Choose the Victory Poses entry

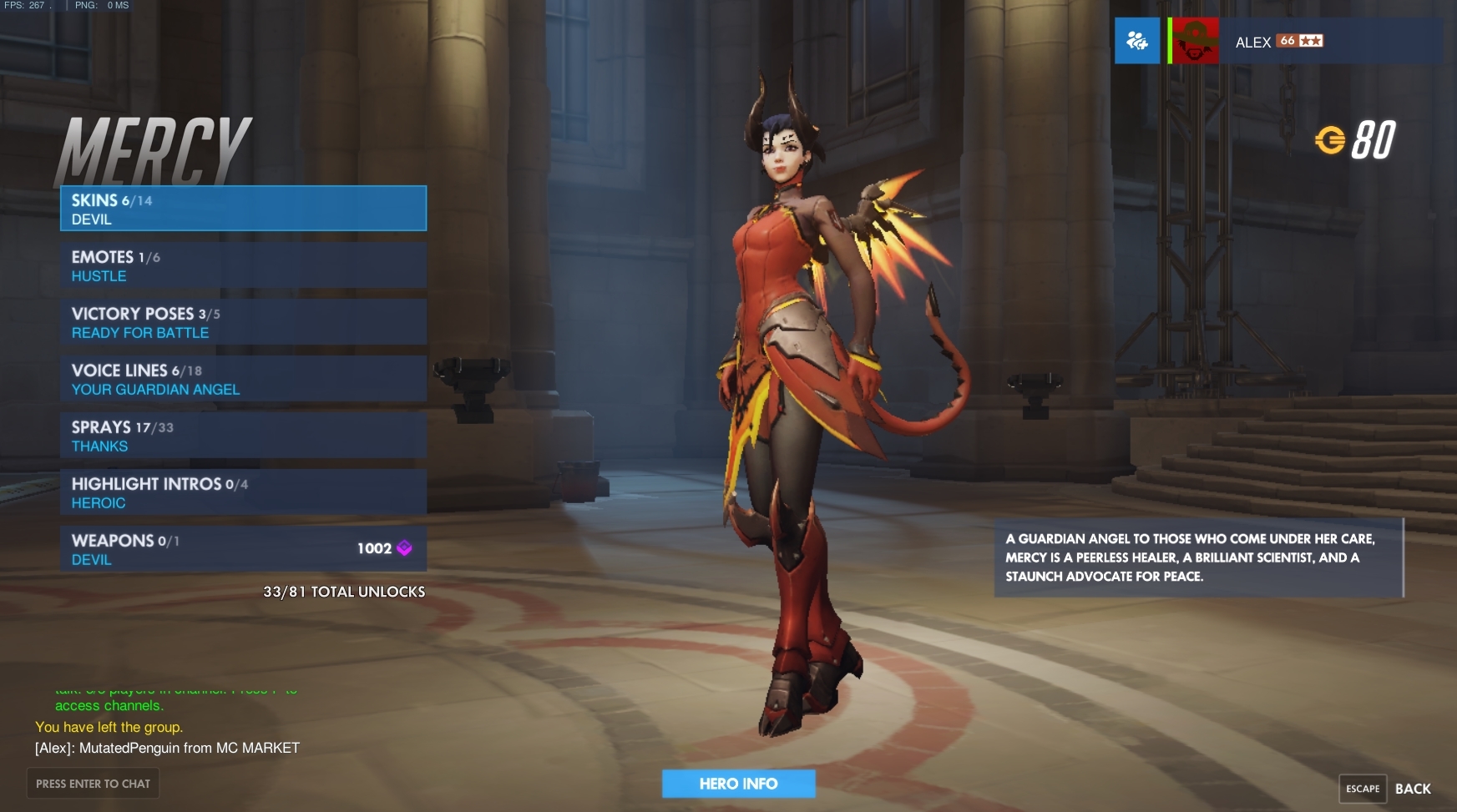(x=243, y=322)
